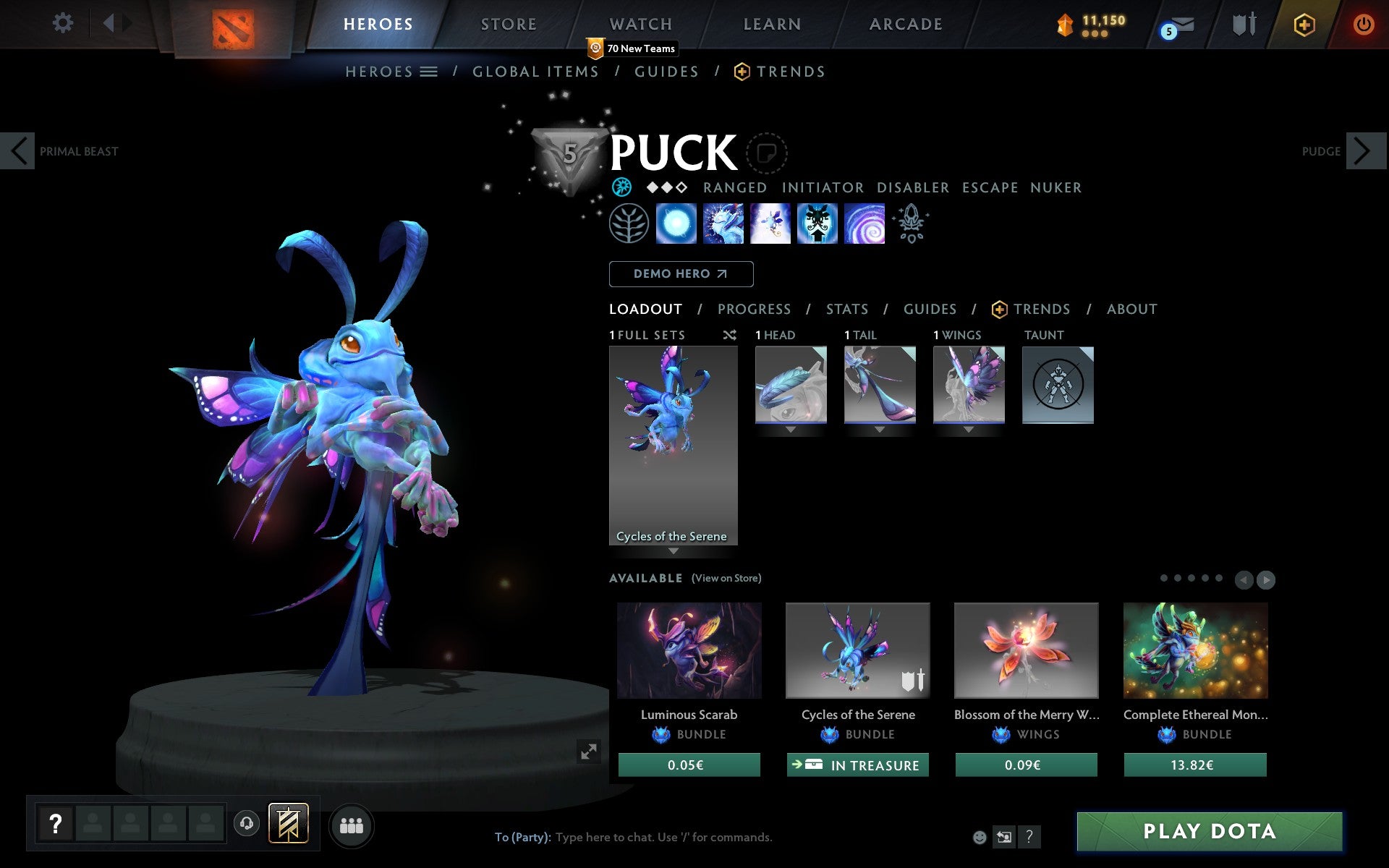
Task: Open the Aghanim's upgrades icon
Action: coord(911,224)
